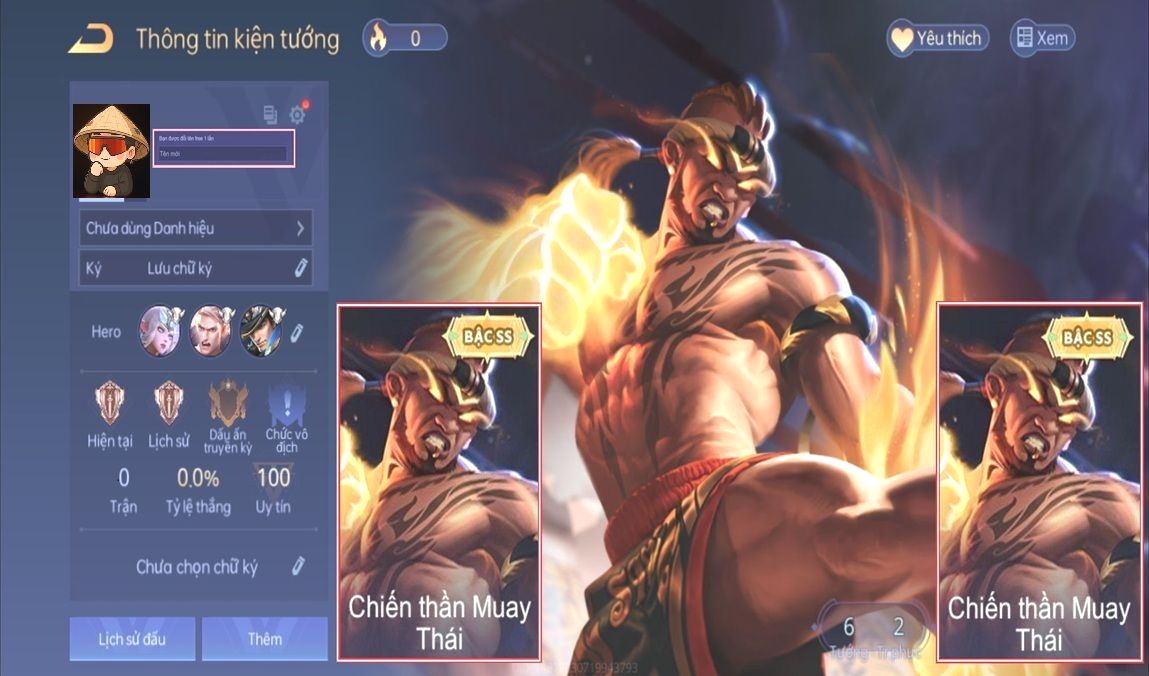Open Lịch sử đấu match history
Image resolution: width=1149 pixels, height=676 pixels.
point(132,639)
